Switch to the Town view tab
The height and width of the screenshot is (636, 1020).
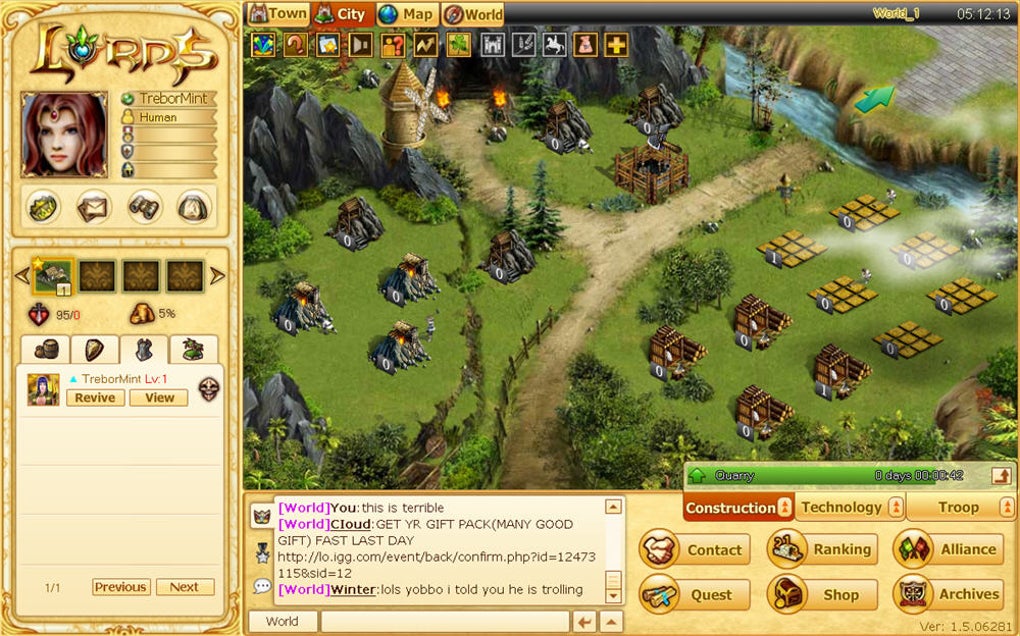(278, 14)
